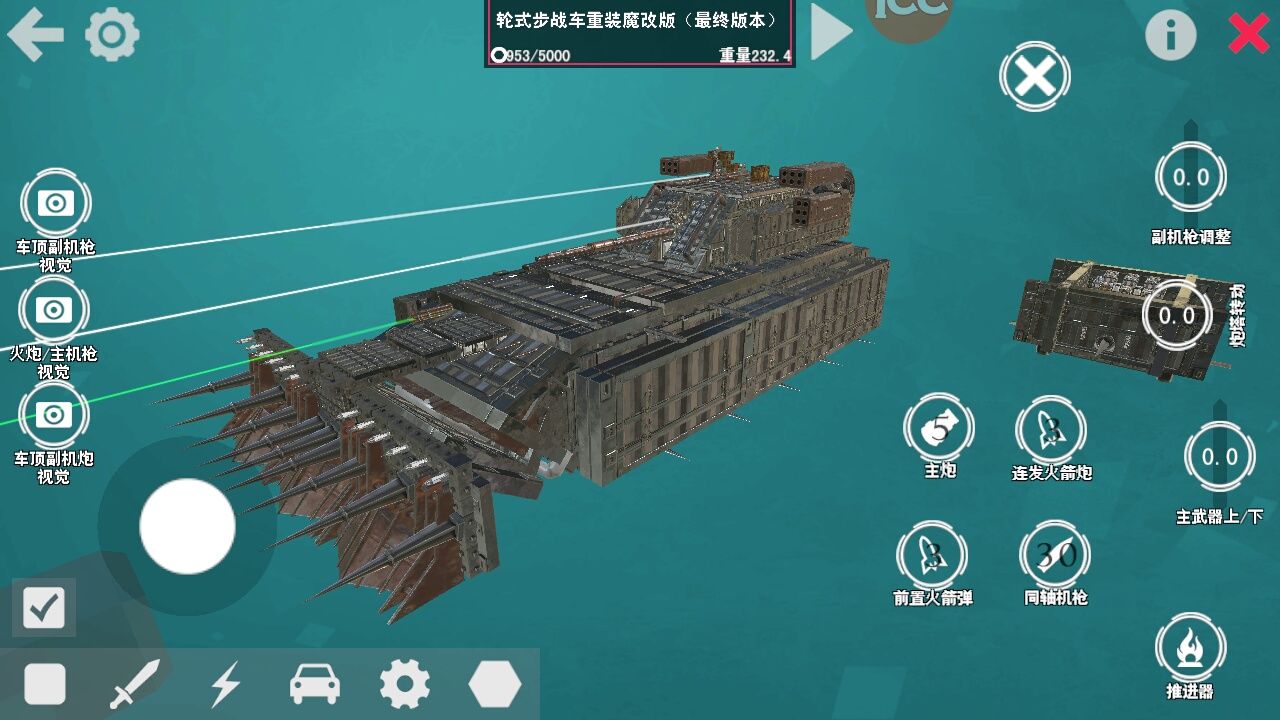This screenshot has width=1280, height=720.
Task: Fire the 同轴机枪 coaxial machine gun
Action: click(x=1055, y=555)
